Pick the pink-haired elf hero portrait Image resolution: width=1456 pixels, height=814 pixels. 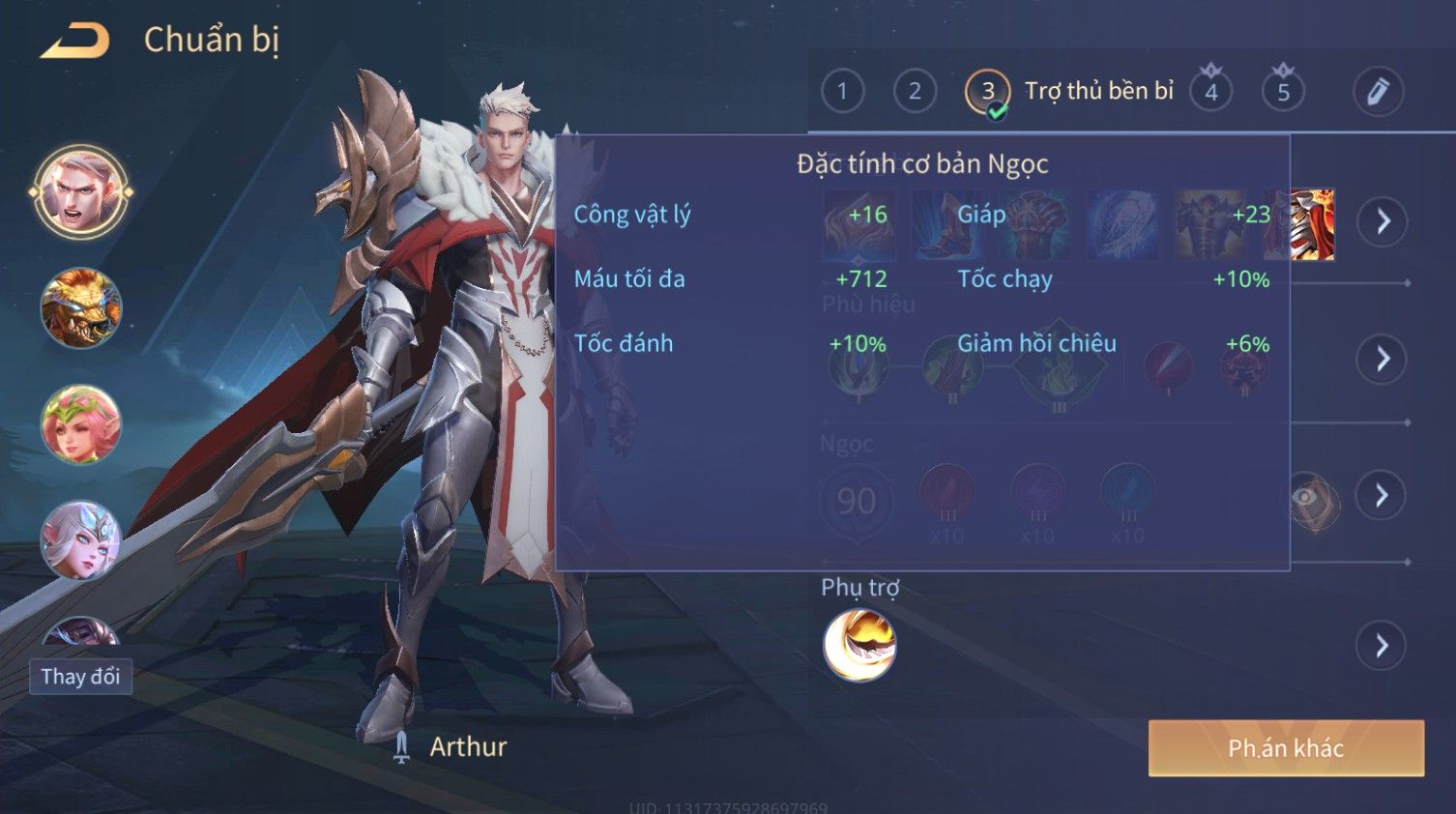tap(81, 424)
